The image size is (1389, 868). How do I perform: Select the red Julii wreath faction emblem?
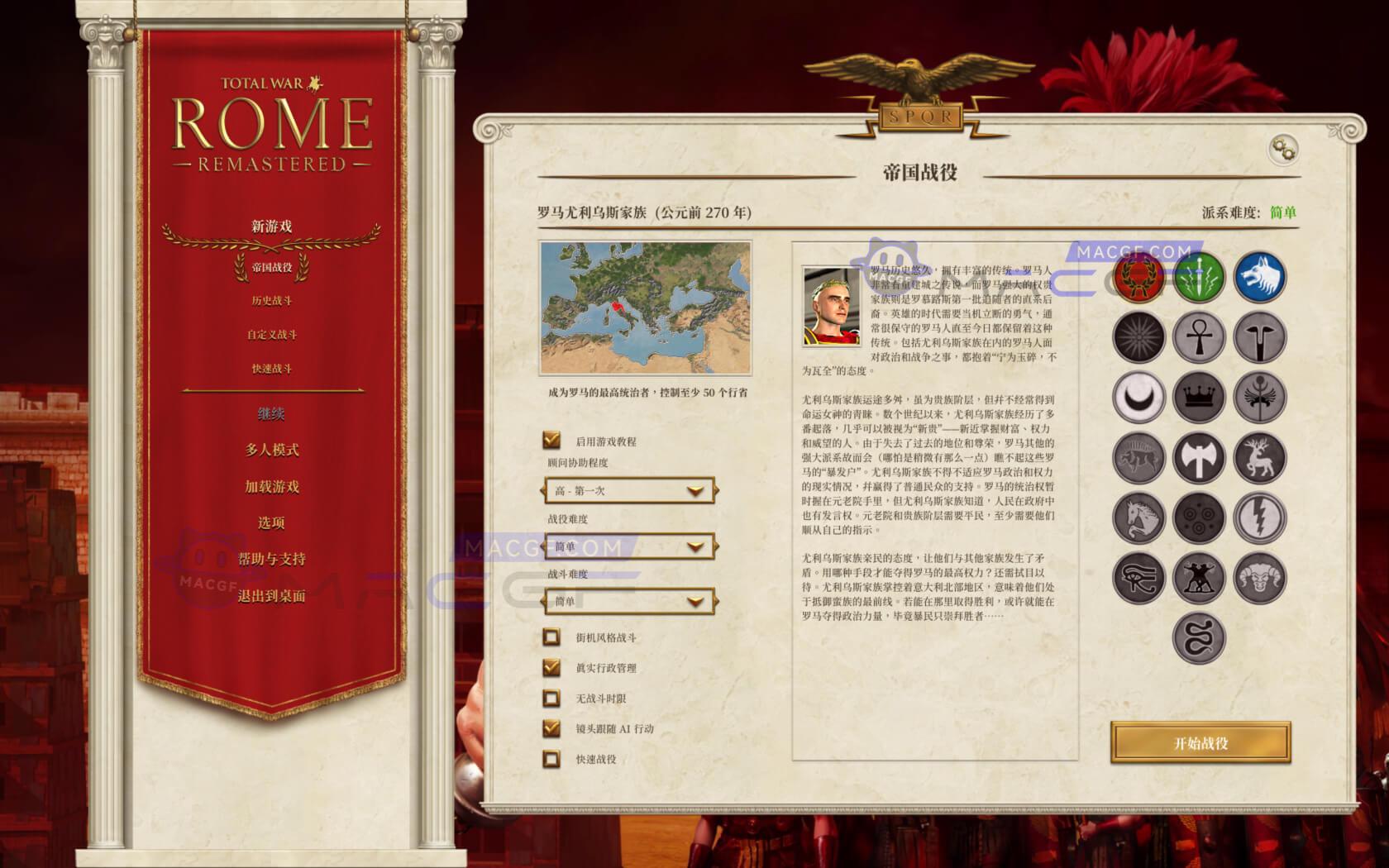[x=1138, y=279]
